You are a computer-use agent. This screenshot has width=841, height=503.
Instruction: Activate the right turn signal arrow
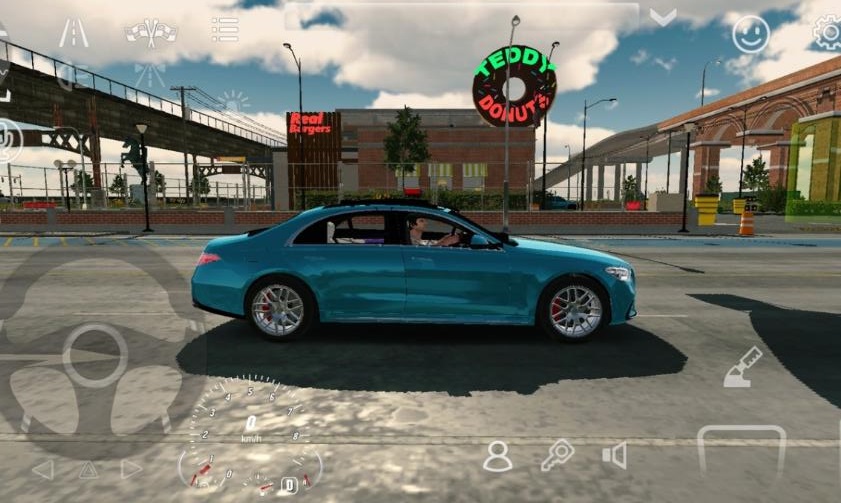(131, 468)
